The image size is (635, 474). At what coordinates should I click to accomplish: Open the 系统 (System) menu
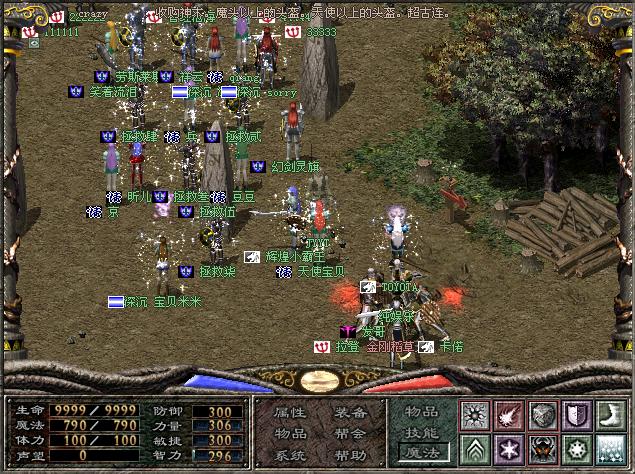(290, 455)
